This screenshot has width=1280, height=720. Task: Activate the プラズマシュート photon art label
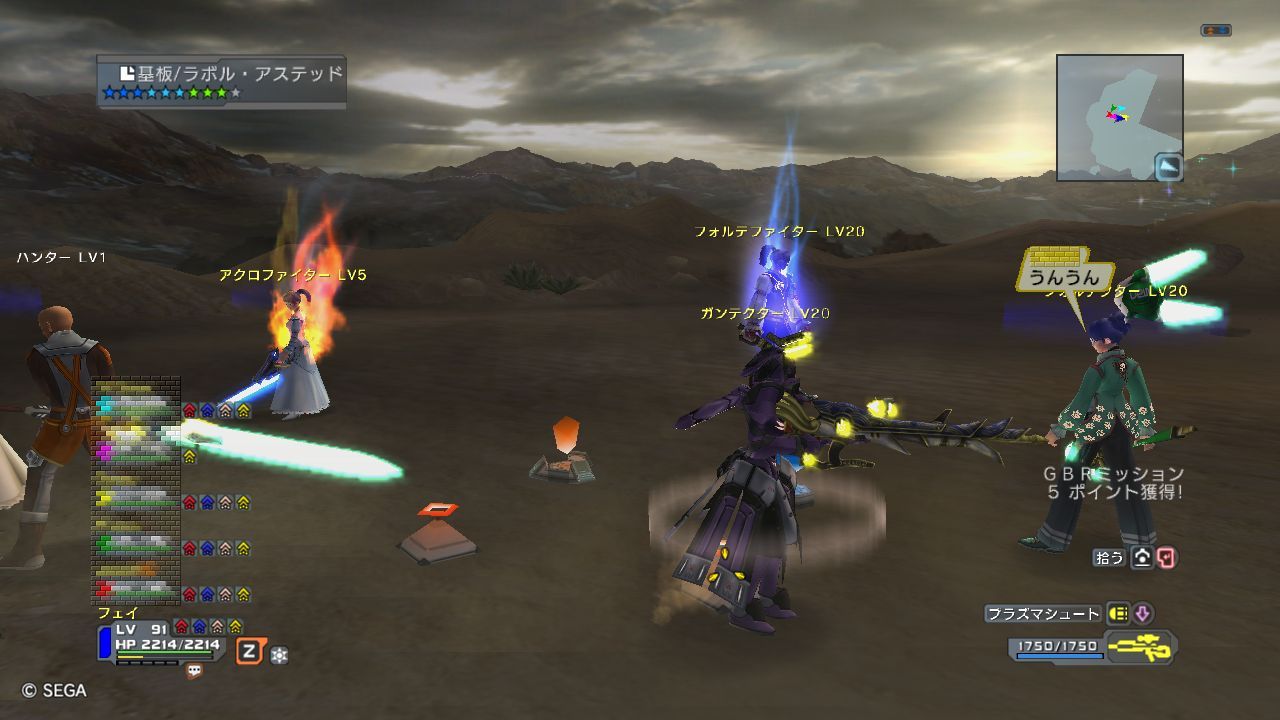coord(1043,614)
